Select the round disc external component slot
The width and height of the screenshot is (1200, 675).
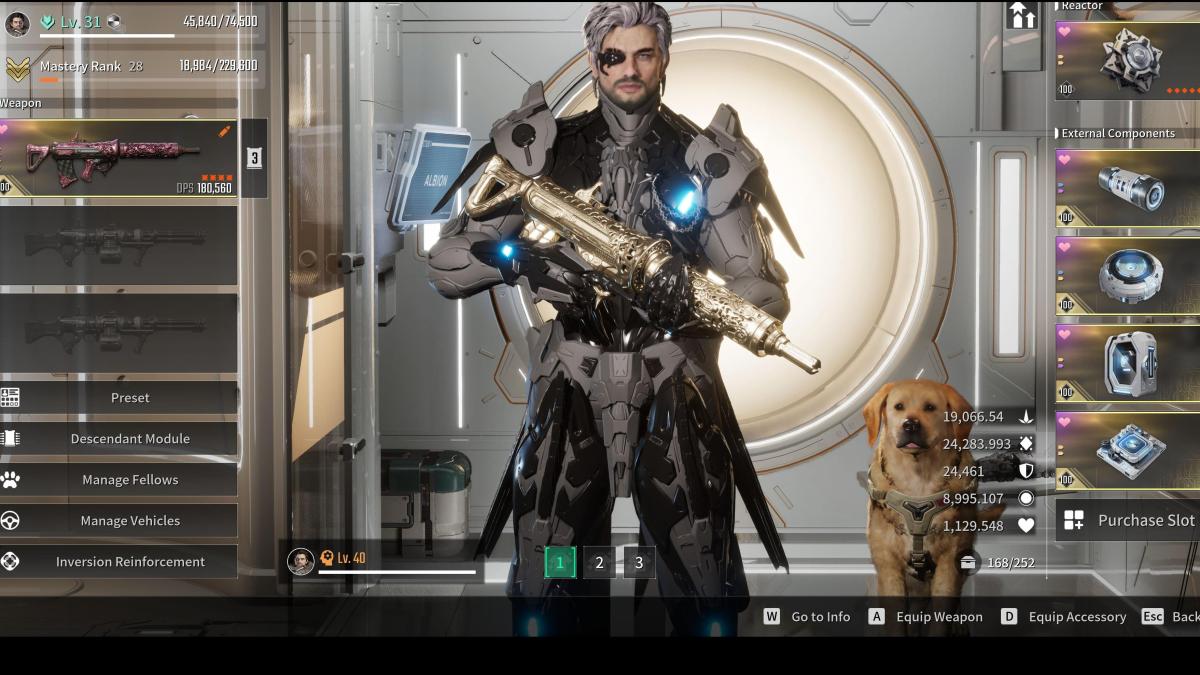(x=1128, y=275)
